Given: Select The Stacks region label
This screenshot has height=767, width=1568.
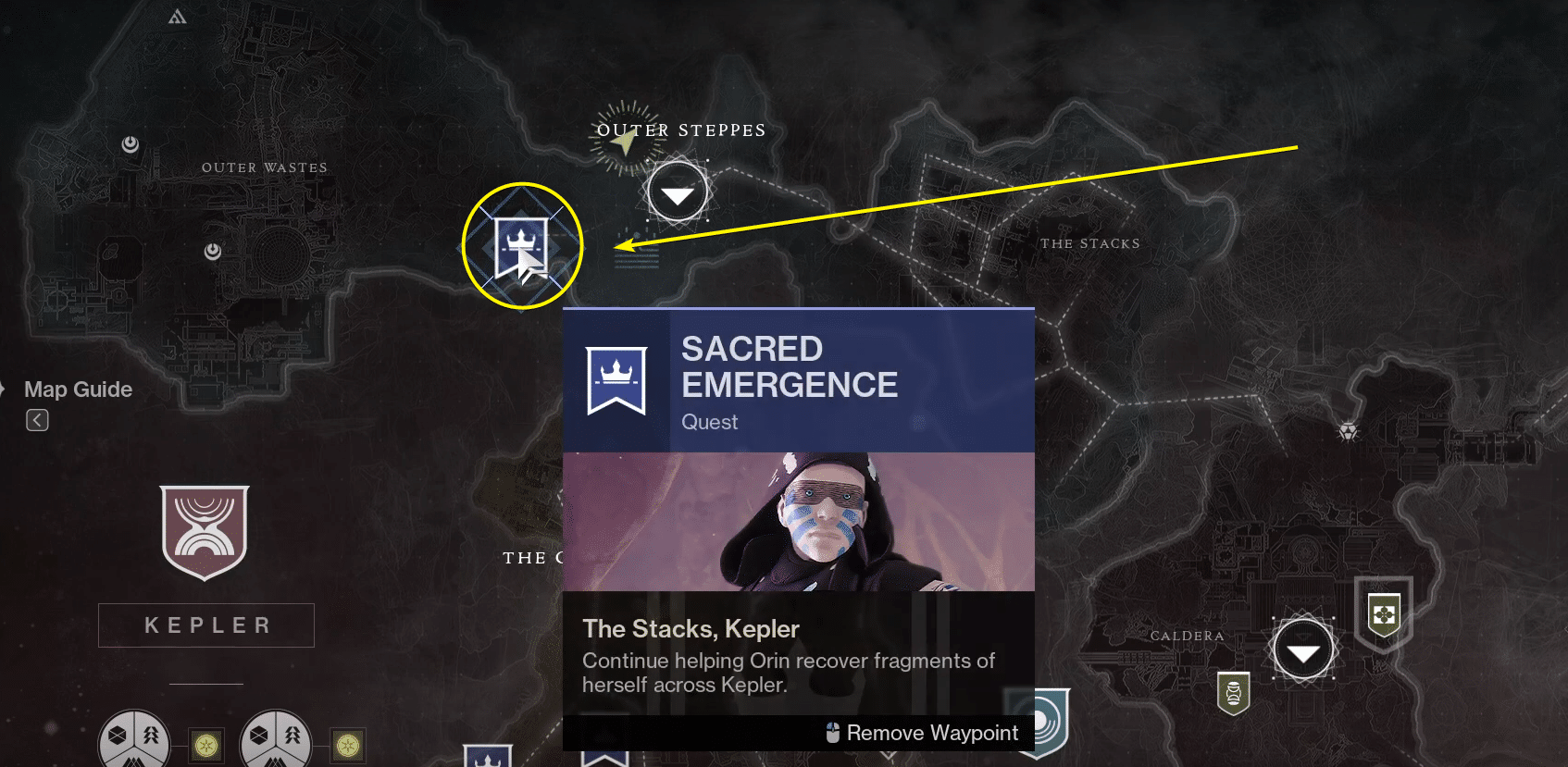Looking at the screenshot, I should click(1092, 243).
